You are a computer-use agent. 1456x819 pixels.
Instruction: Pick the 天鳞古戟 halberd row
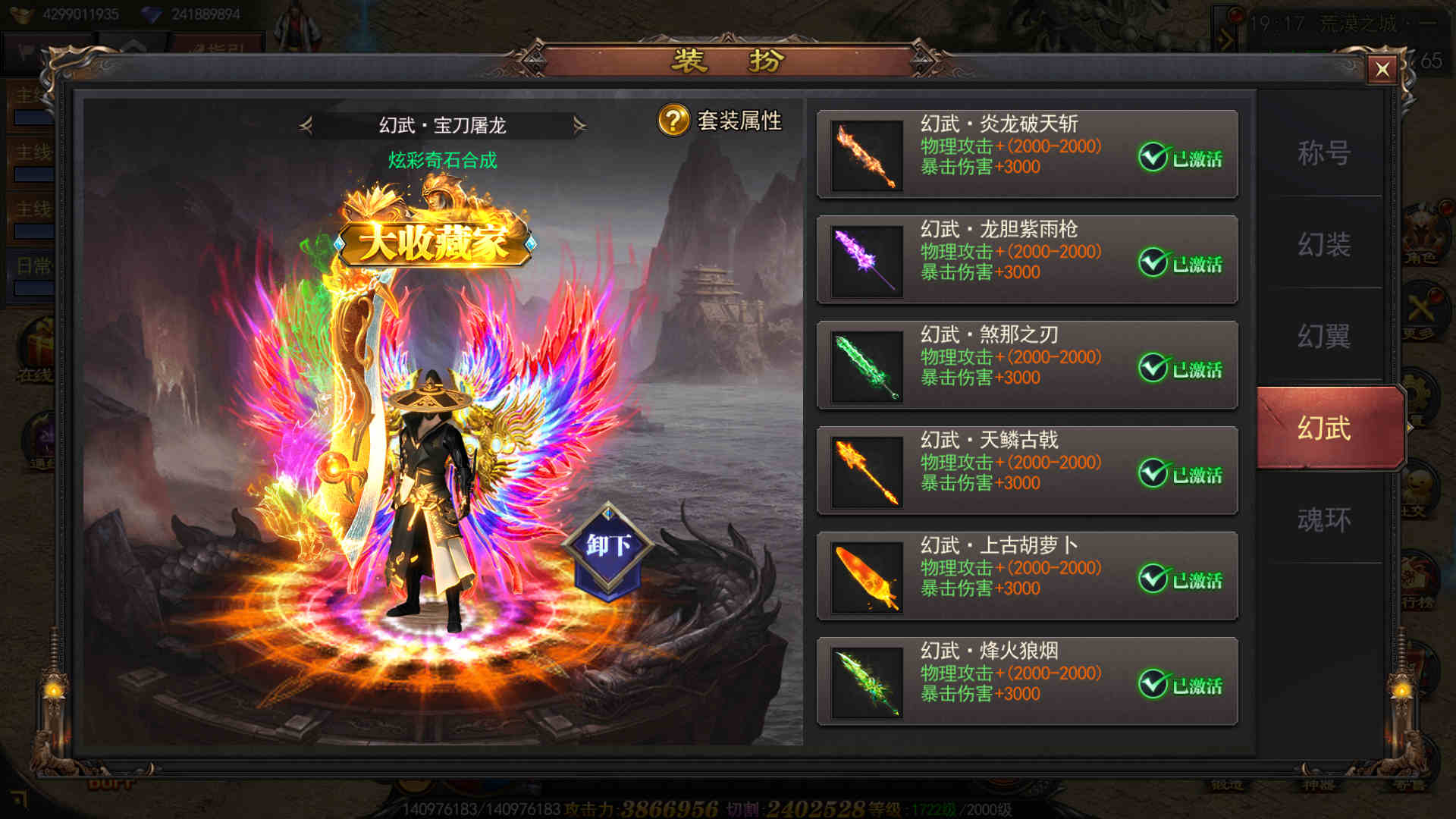coord(1027,471)
